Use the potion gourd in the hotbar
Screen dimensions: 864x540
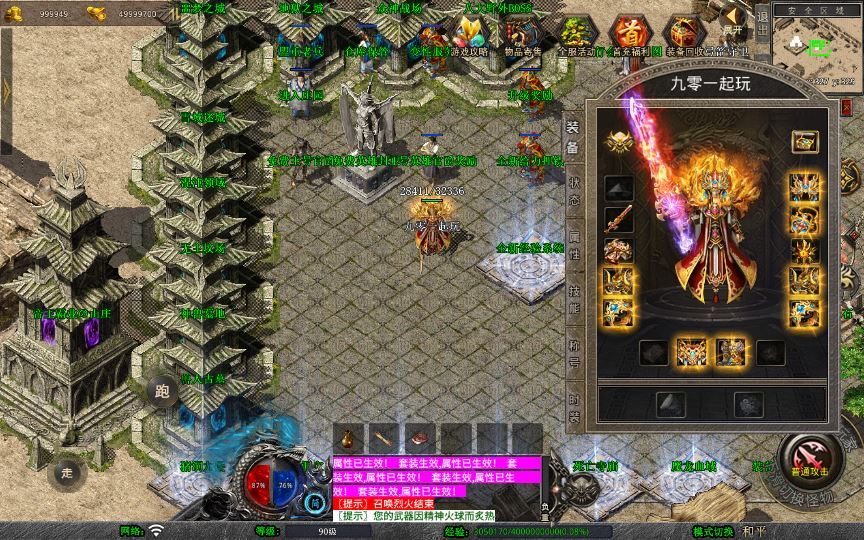(349, 438)
